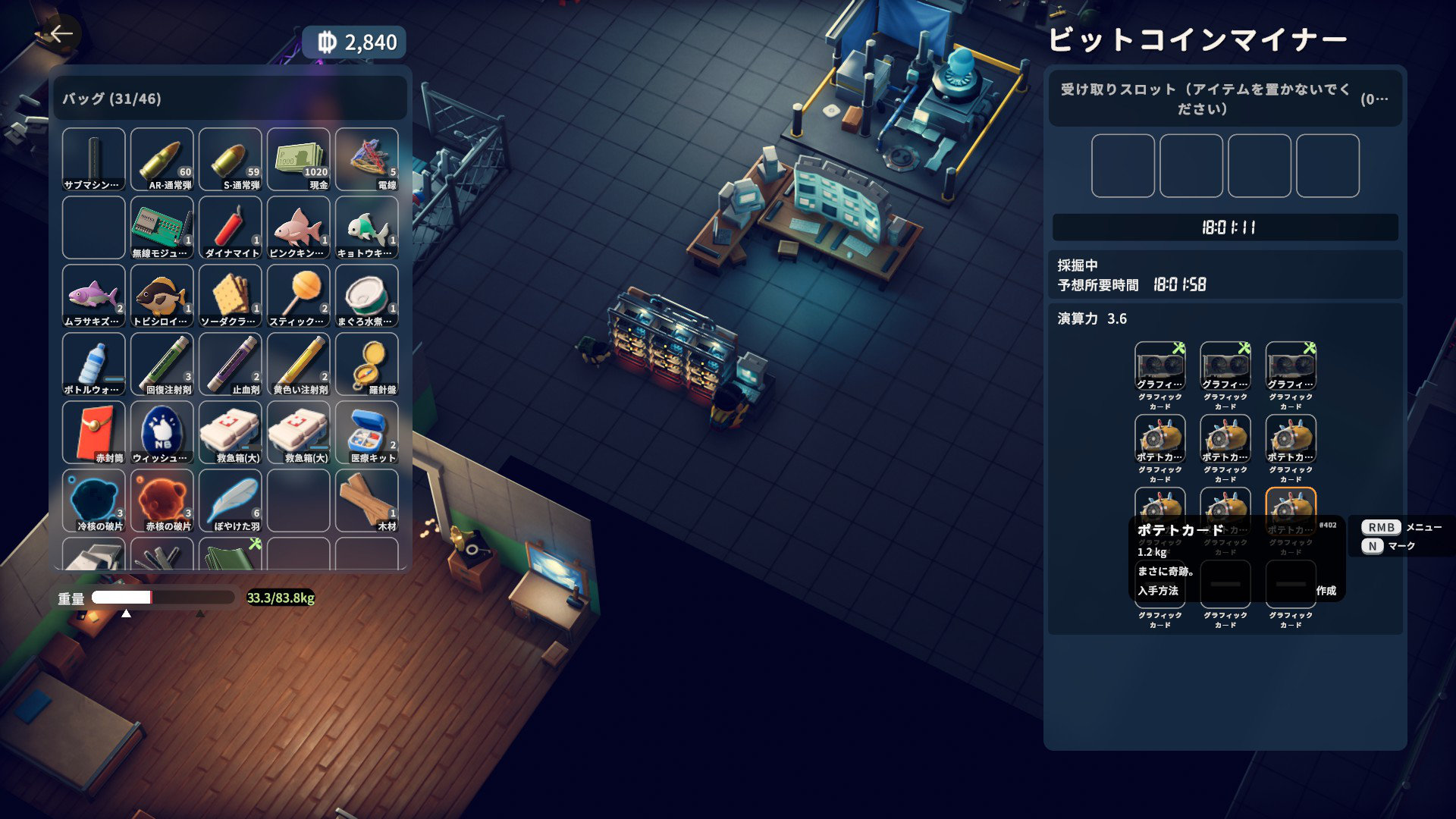Choose the 黄色い注射剤 yellow injector
Viewport: 1456px width, 819px height.
299,364
